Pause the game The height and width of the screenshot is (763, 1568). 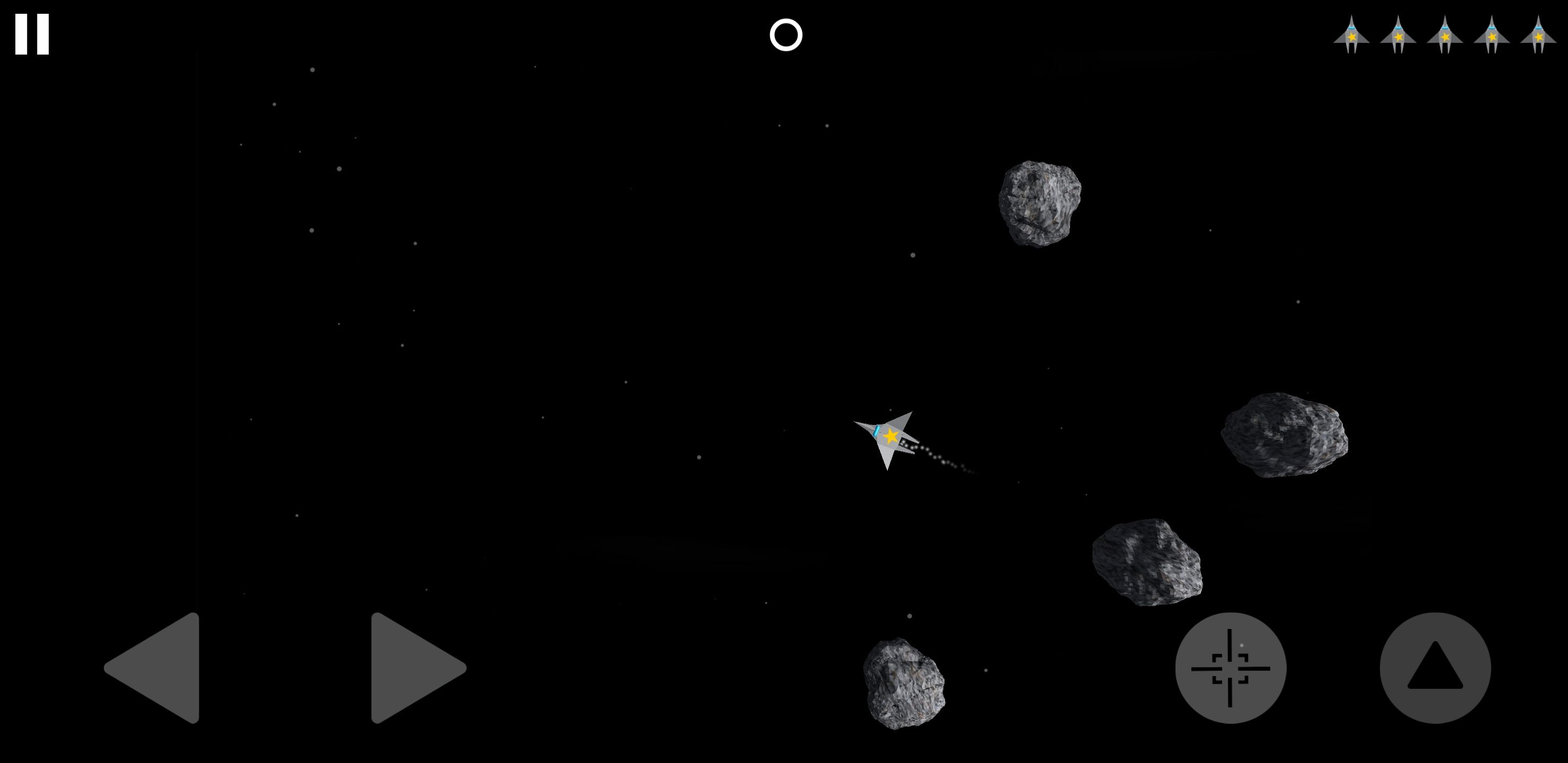click(32, 34)
